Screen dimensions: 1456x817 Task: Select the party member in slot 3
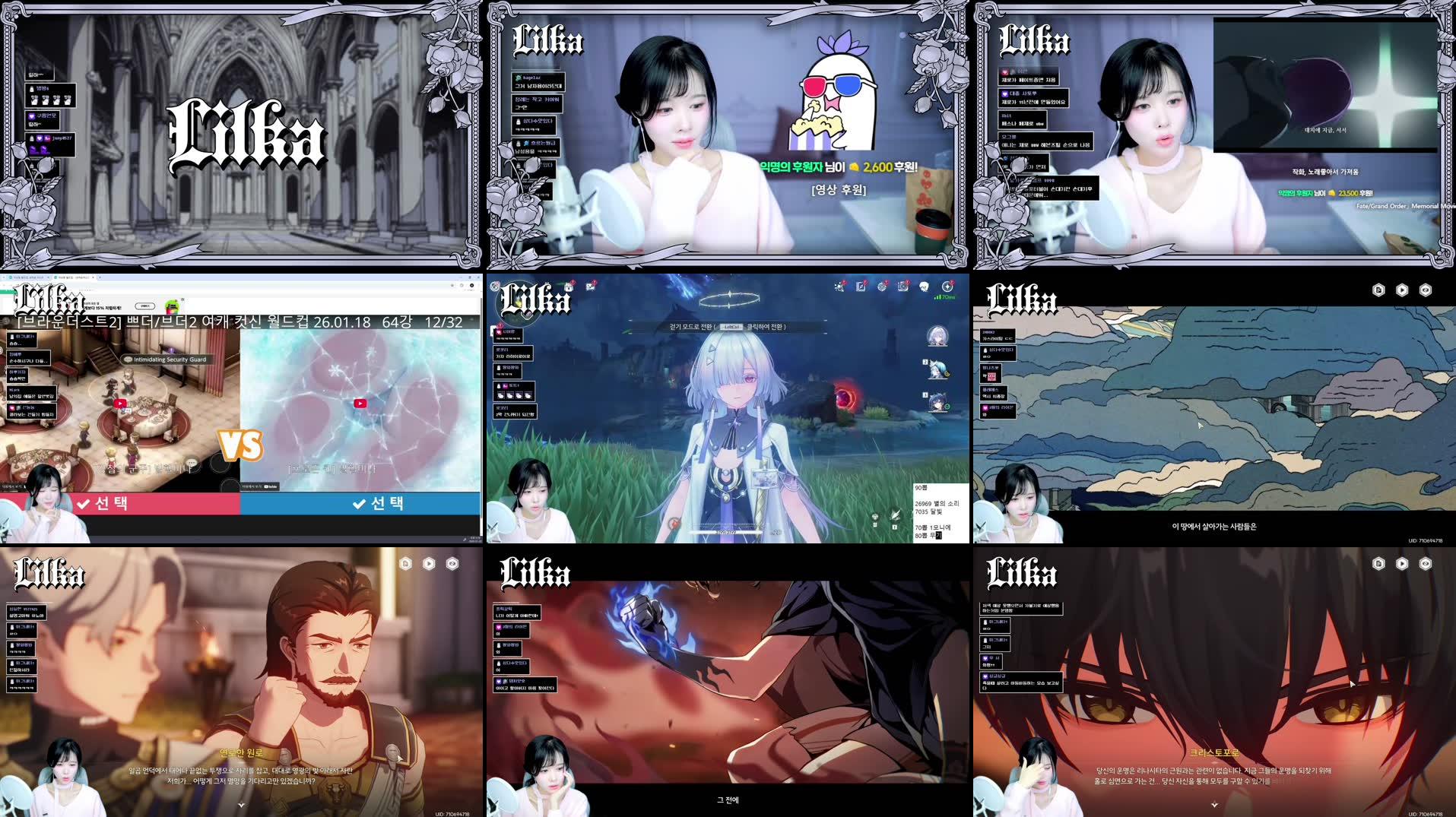(x=937, y=404)
